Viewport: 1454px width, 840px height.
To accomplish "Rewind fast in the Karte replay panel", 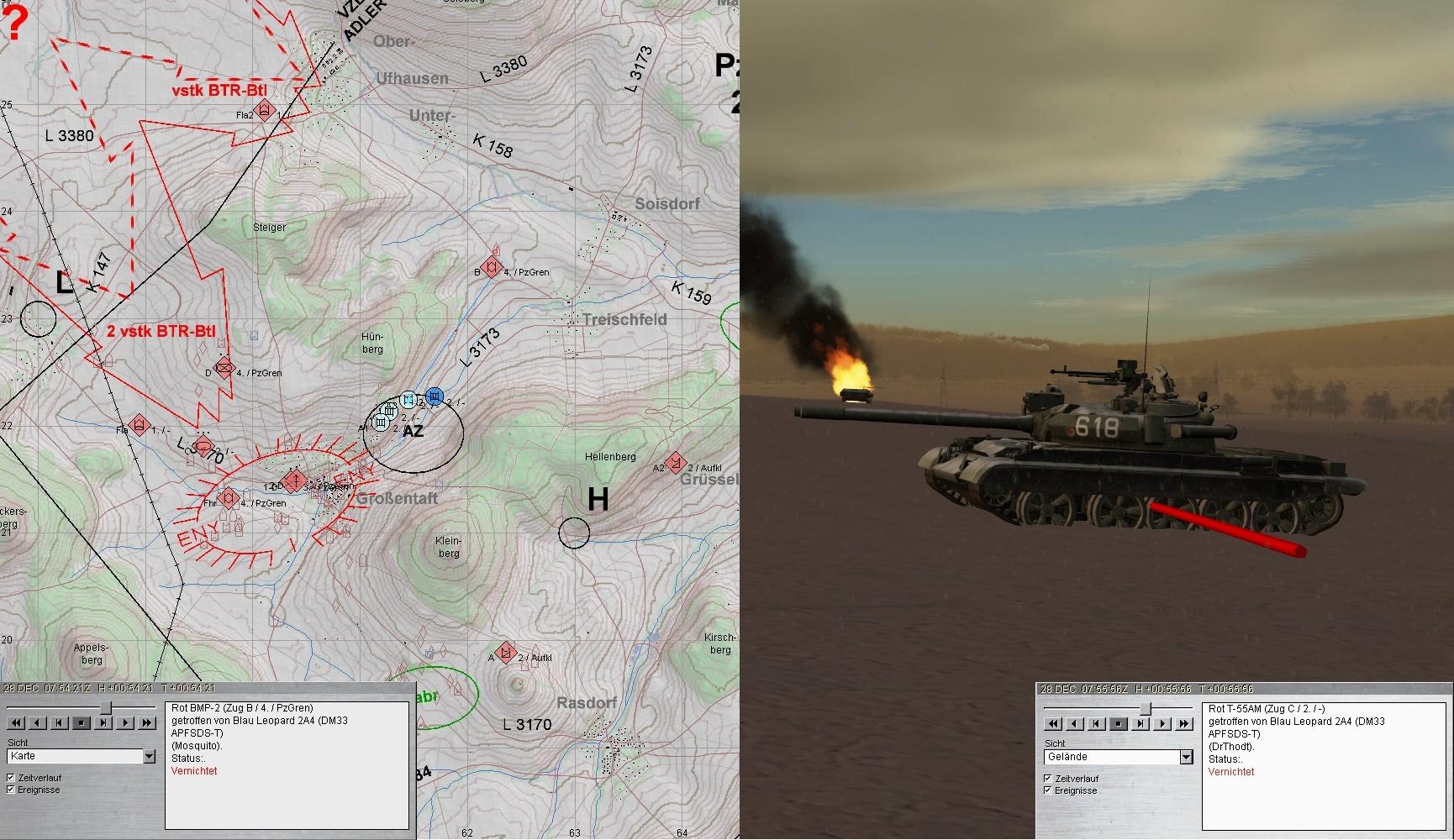I will click(16, 722).
